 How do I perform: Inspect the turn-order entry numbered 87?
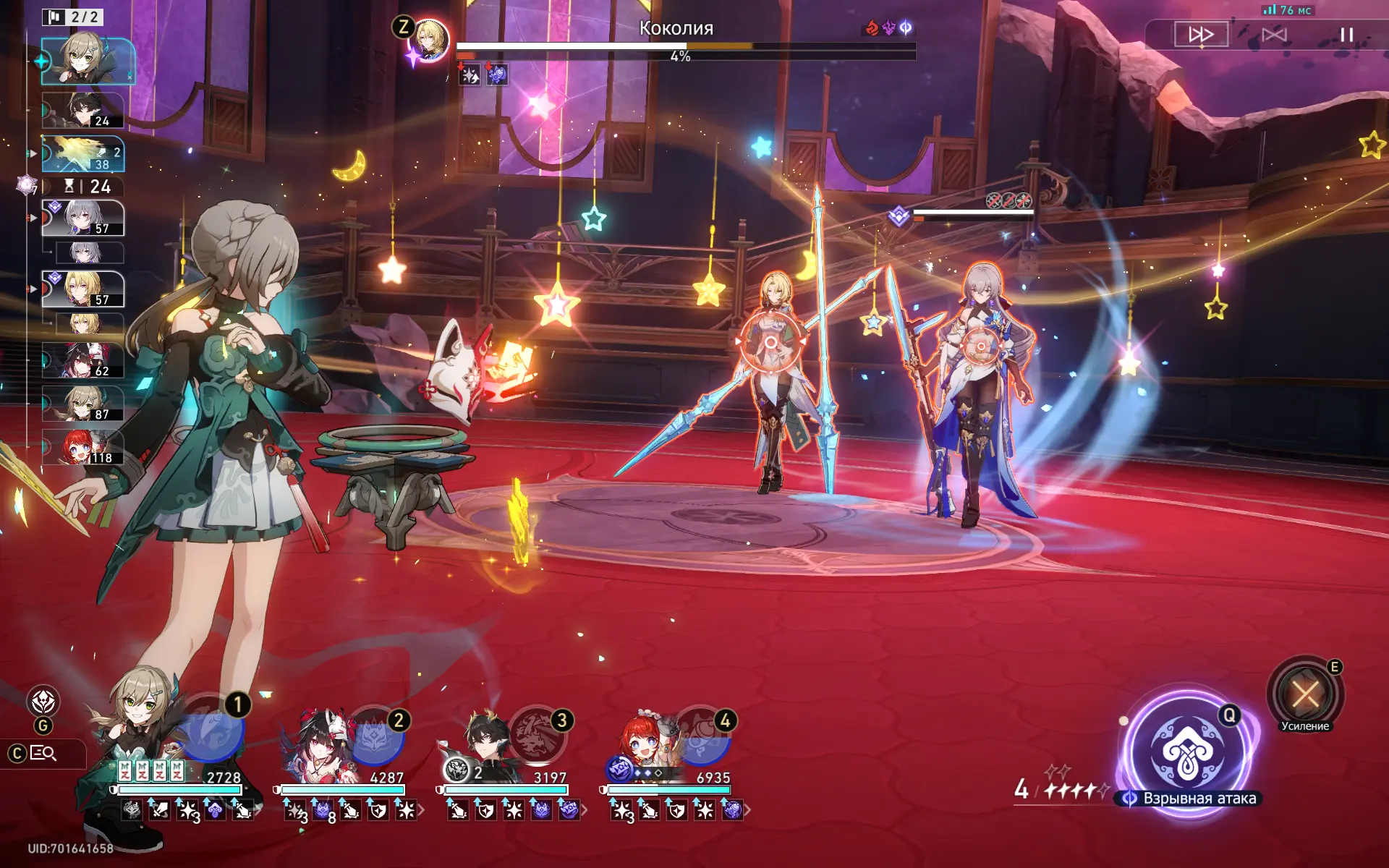(82, 404)
